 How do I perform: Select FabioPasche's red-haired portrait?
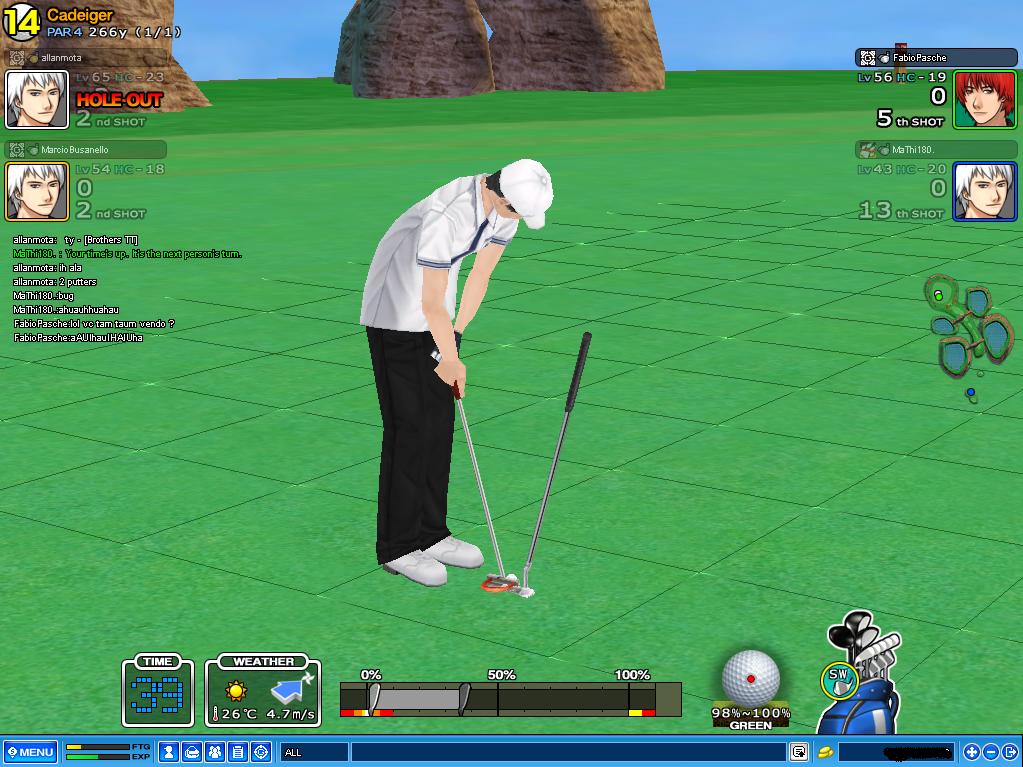pos(984,100)
